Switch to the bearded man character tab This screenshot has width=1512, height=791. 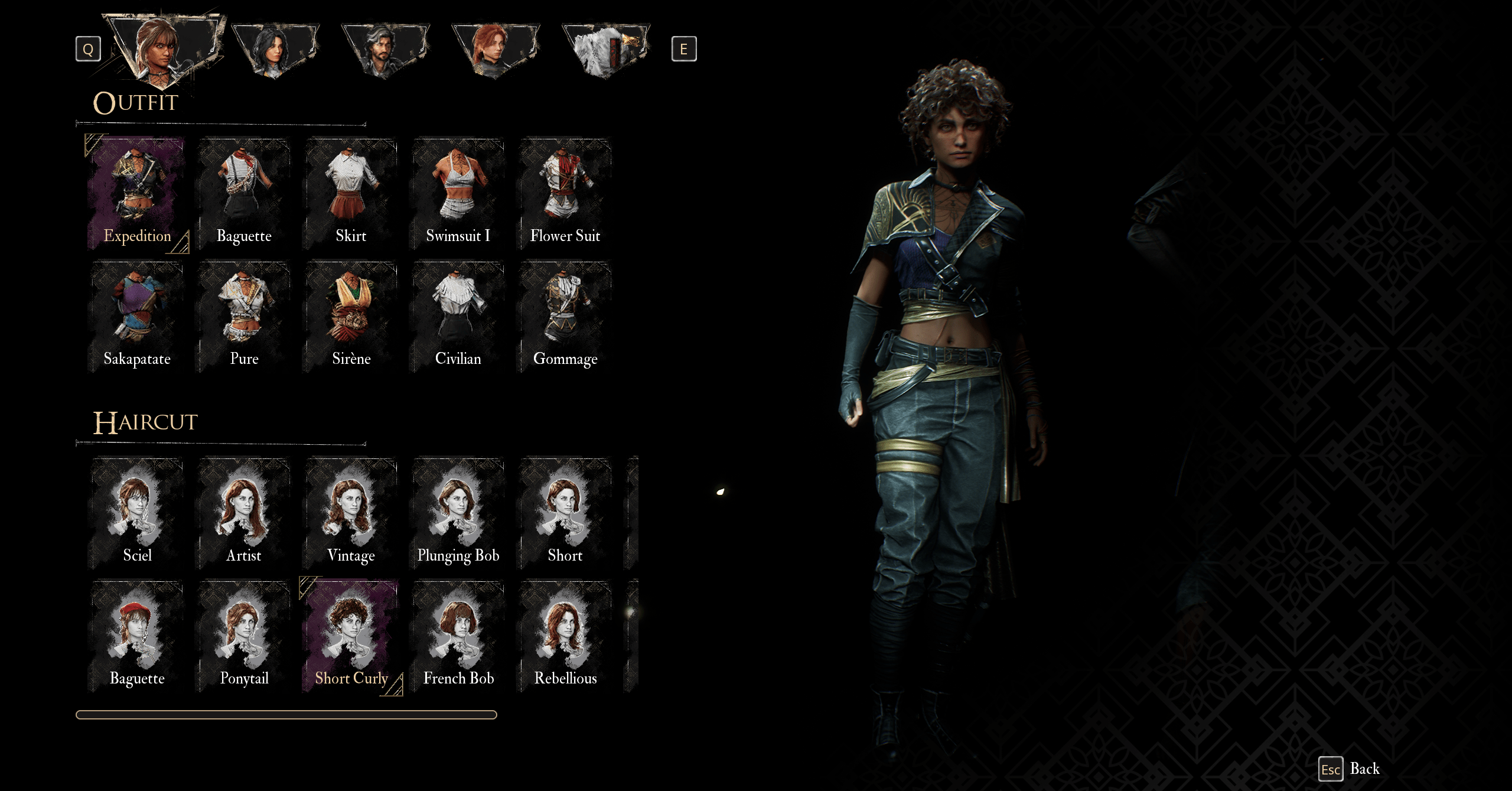click(x=385, y=50)
